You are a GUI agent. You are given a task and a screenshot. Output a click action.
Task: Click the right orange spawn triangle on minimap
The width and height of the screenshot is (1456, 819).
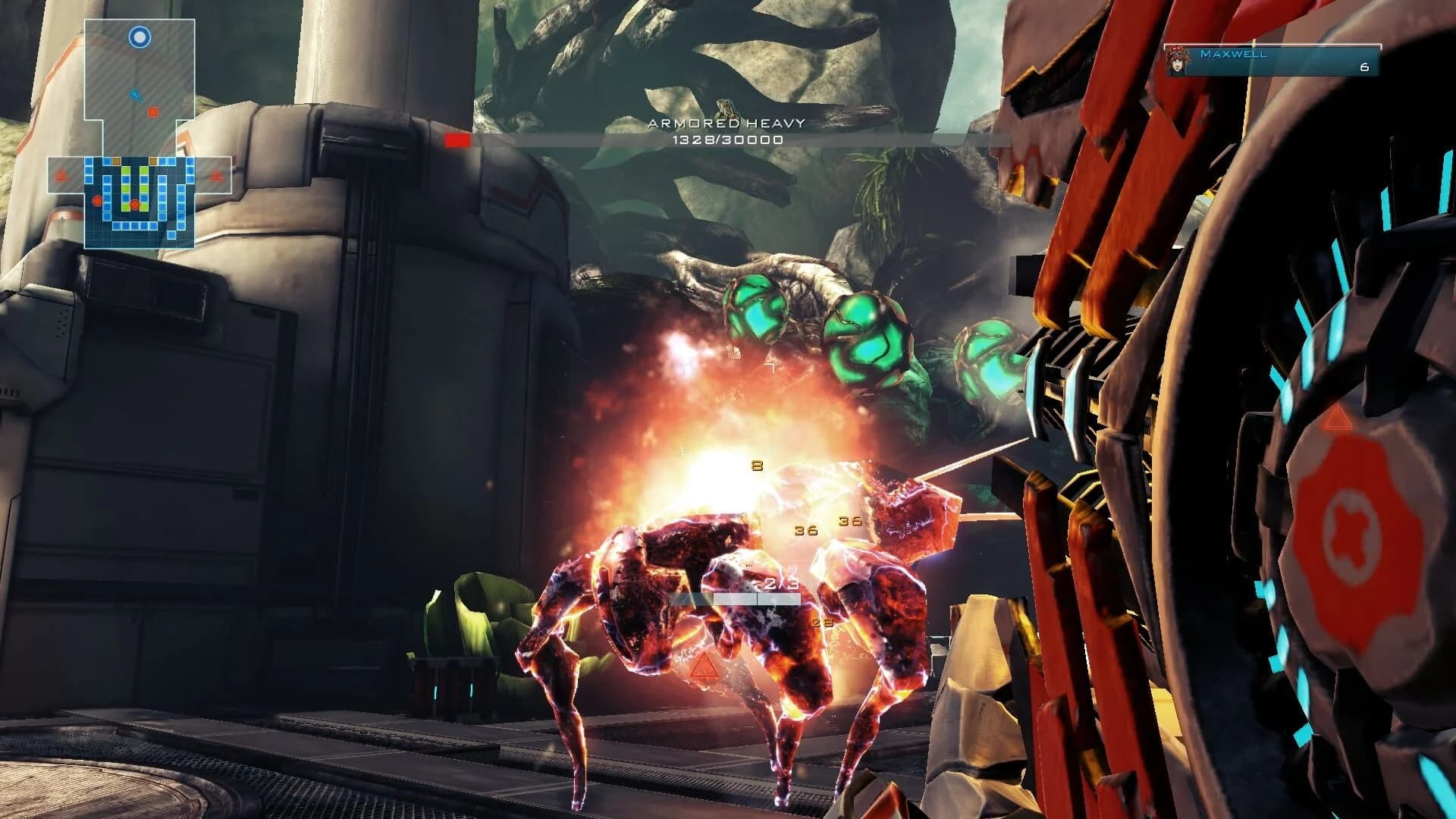point(215,176)
